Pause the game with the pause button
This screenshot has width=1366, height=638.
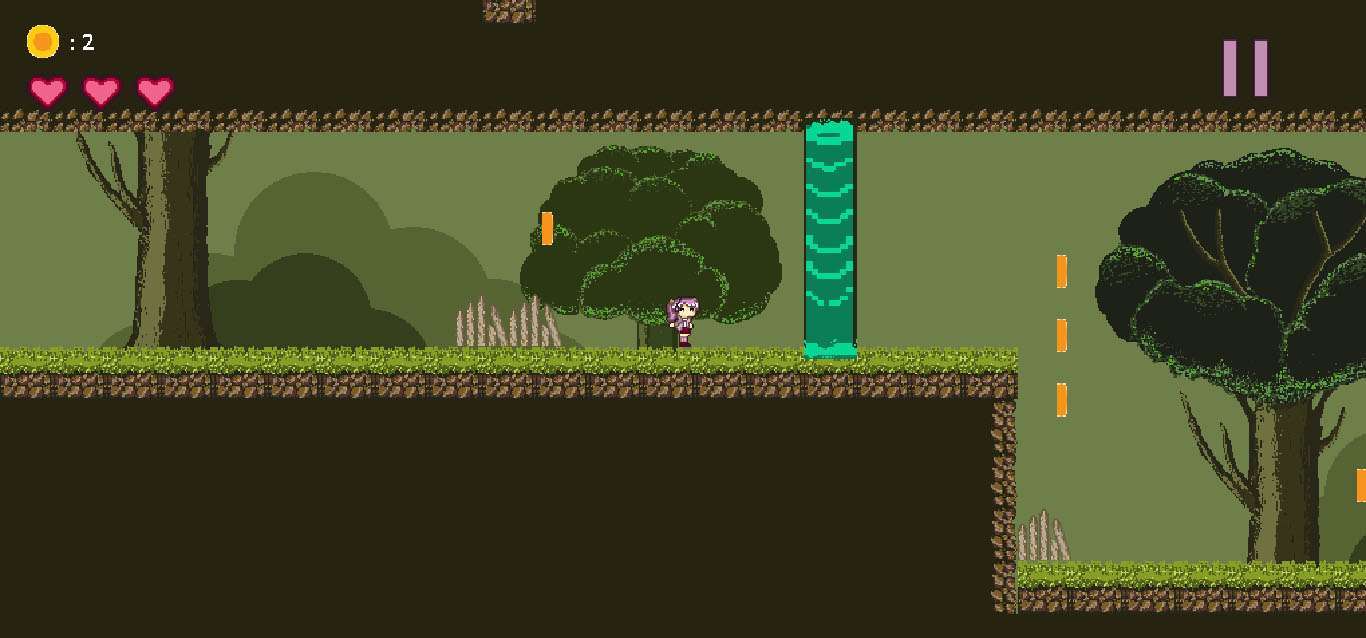coord(1245,68)
